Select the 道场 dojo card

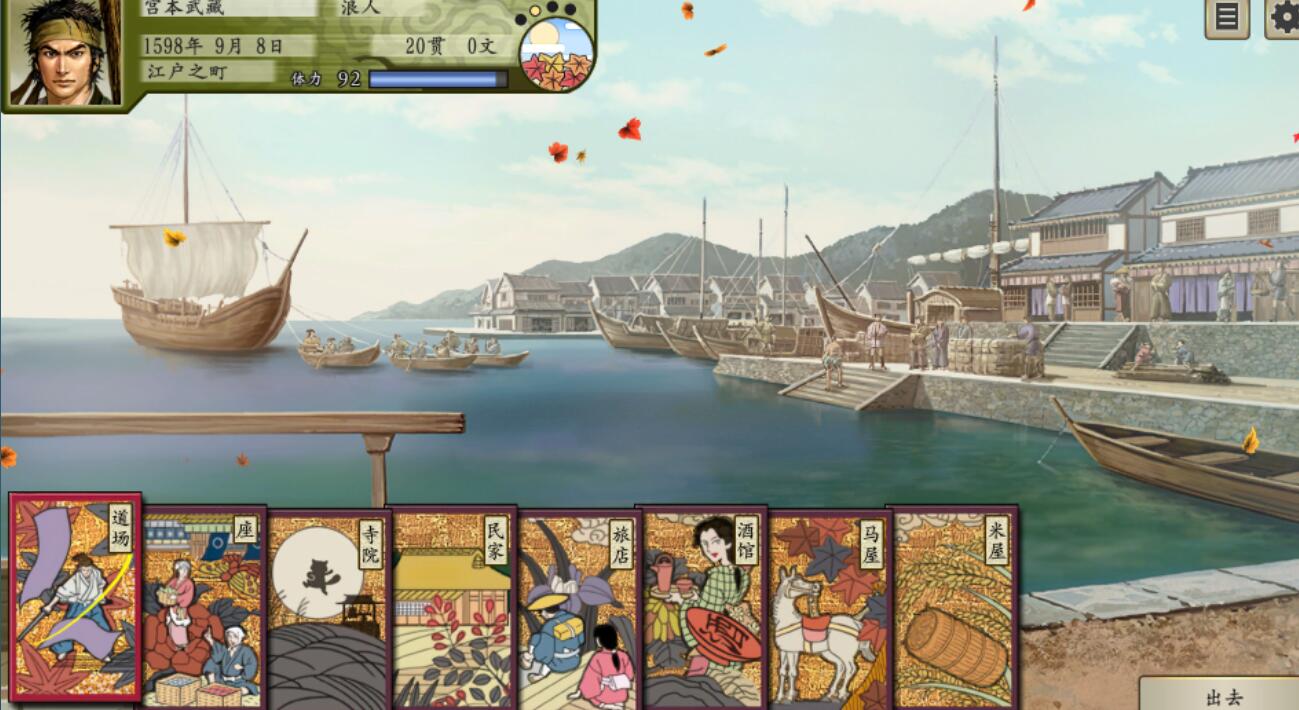pyautogui.click(x=75, y=597)
